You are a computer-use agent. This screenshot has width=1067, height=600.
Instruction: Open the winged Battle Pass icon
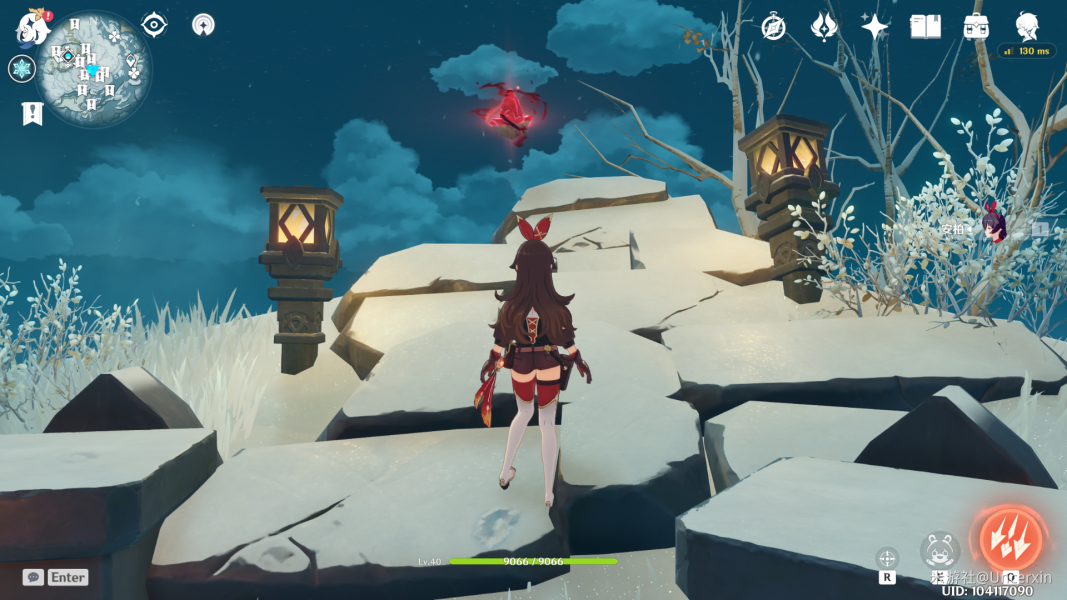coord(824,27)
